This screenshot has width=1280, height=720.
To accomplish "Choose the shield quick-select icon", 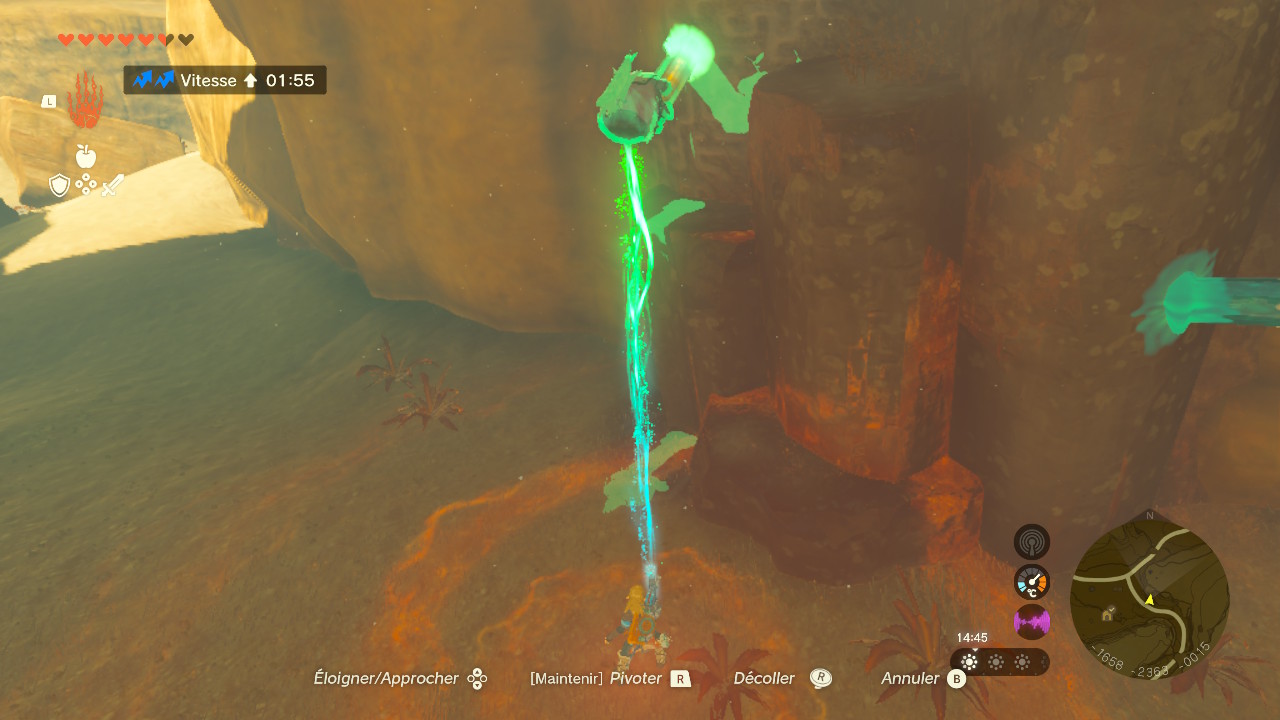I will coord(59,185).
